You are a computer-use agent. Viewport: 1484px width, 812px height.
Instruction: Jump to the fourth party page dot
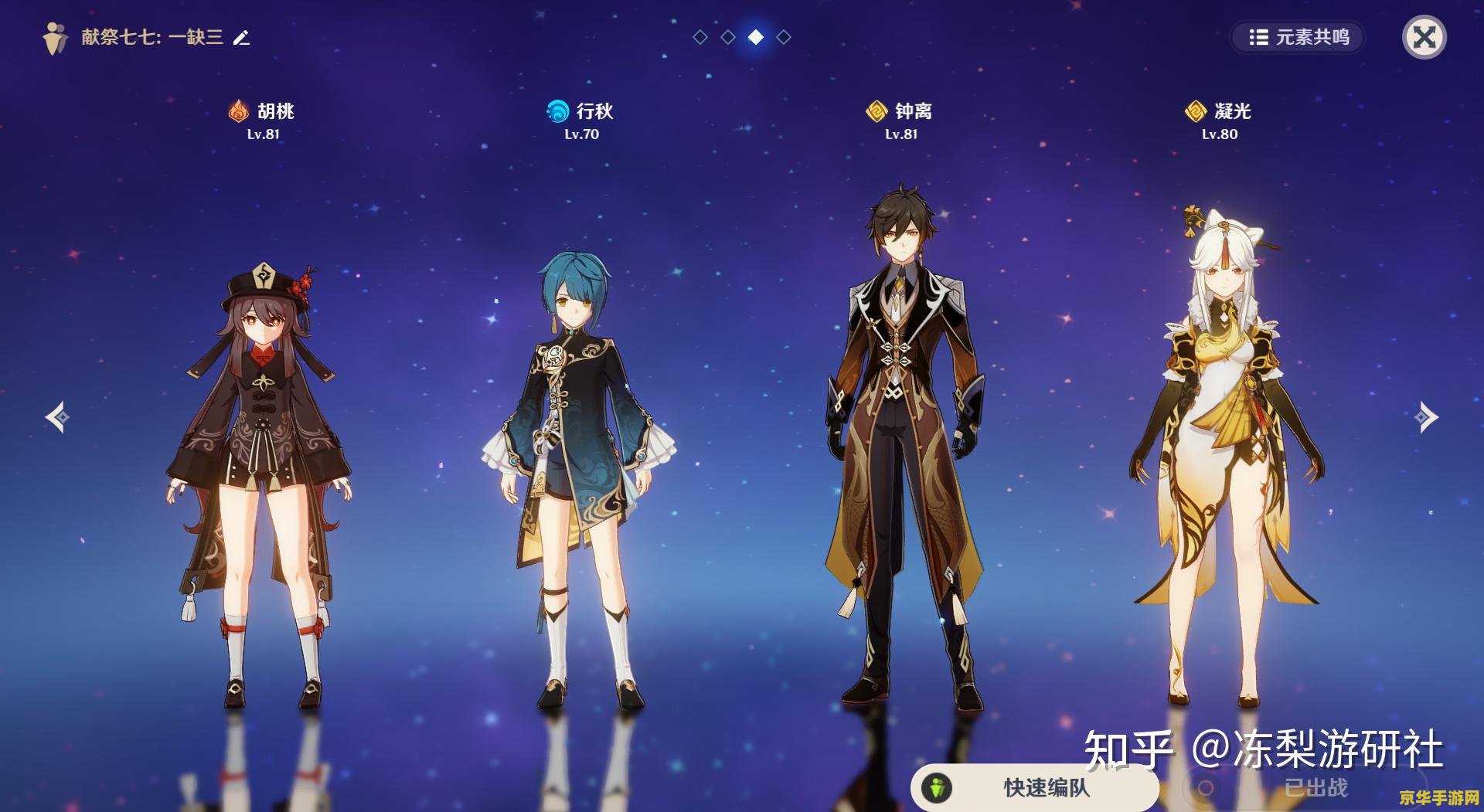(x=784, y=37)
